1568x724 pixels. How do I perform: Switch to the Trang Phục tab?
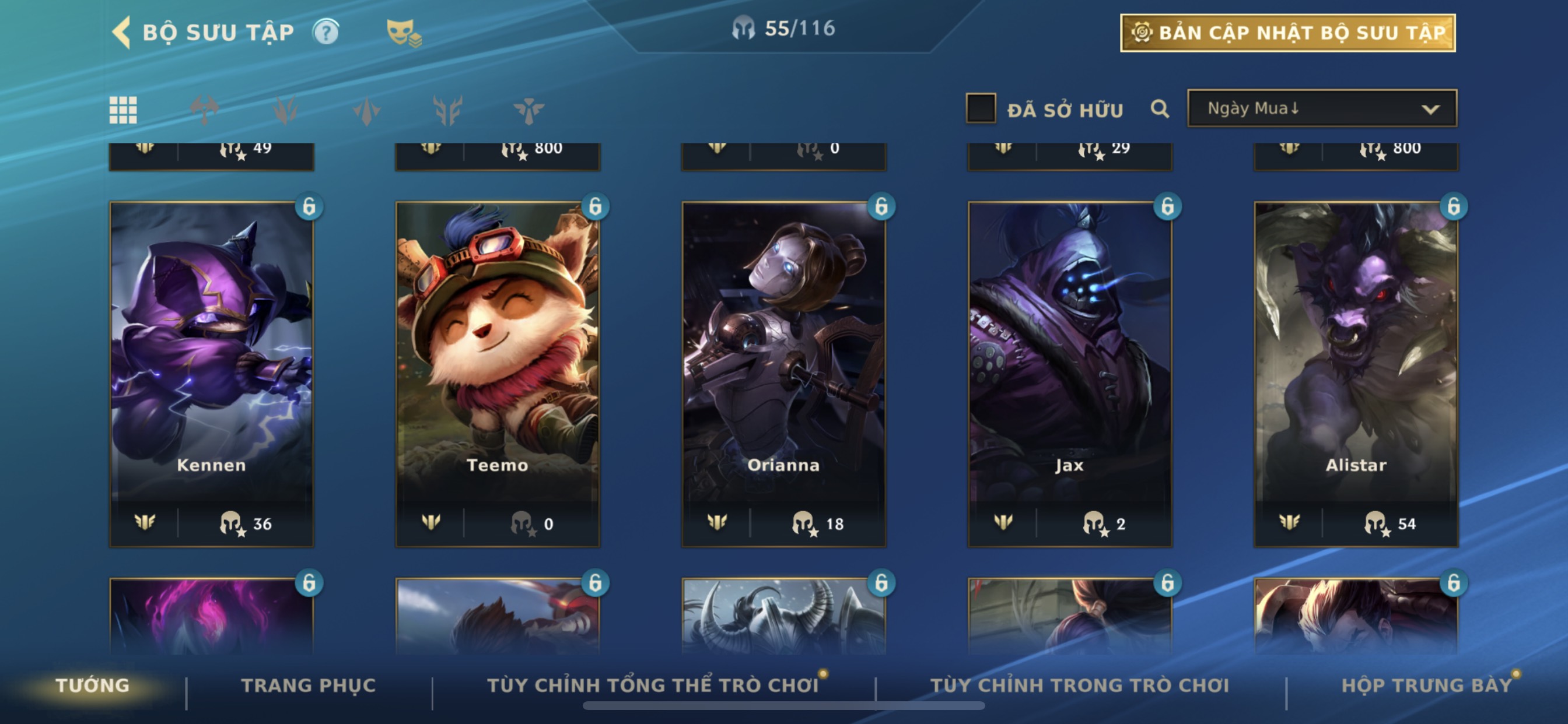(x=309, y=686)
